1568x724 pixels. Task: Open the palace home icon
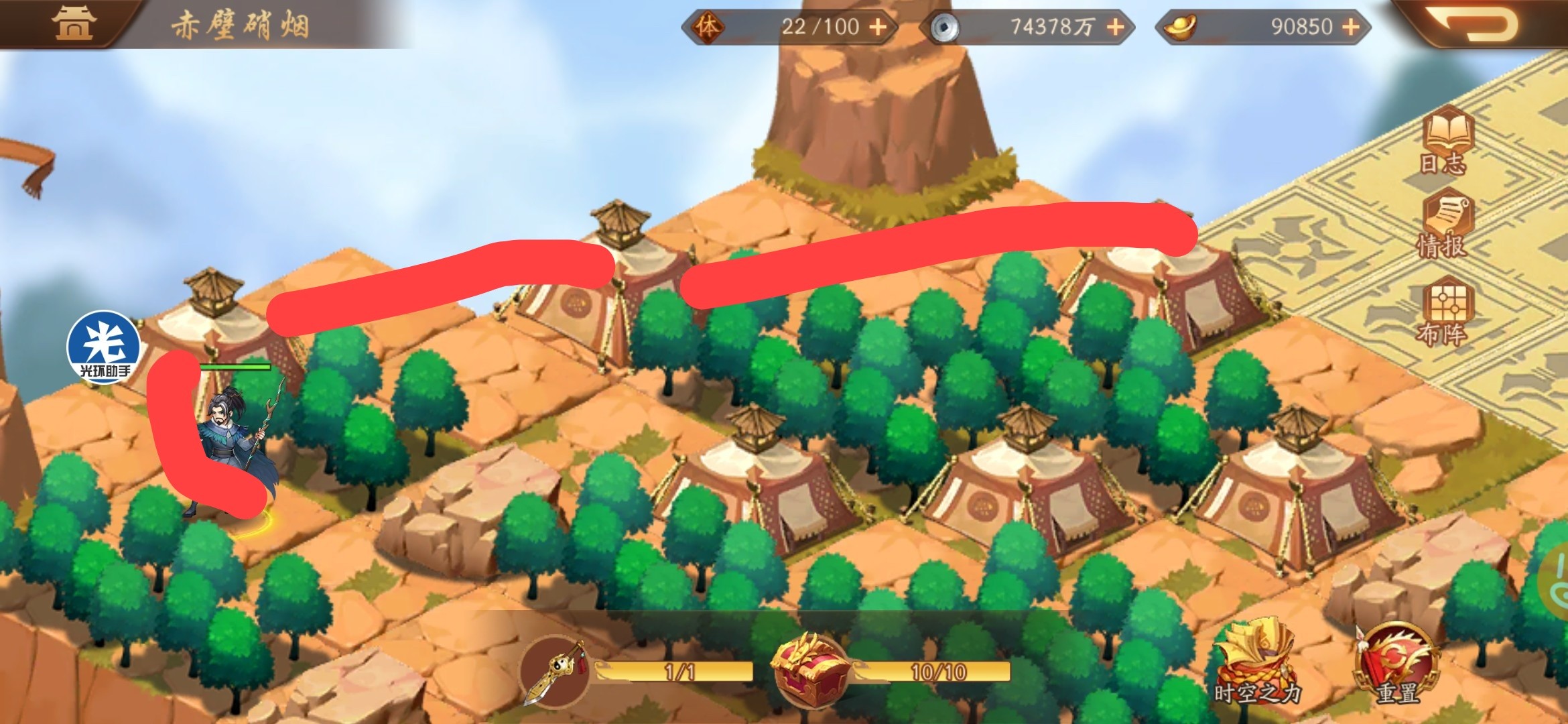(x=74, y=23)
